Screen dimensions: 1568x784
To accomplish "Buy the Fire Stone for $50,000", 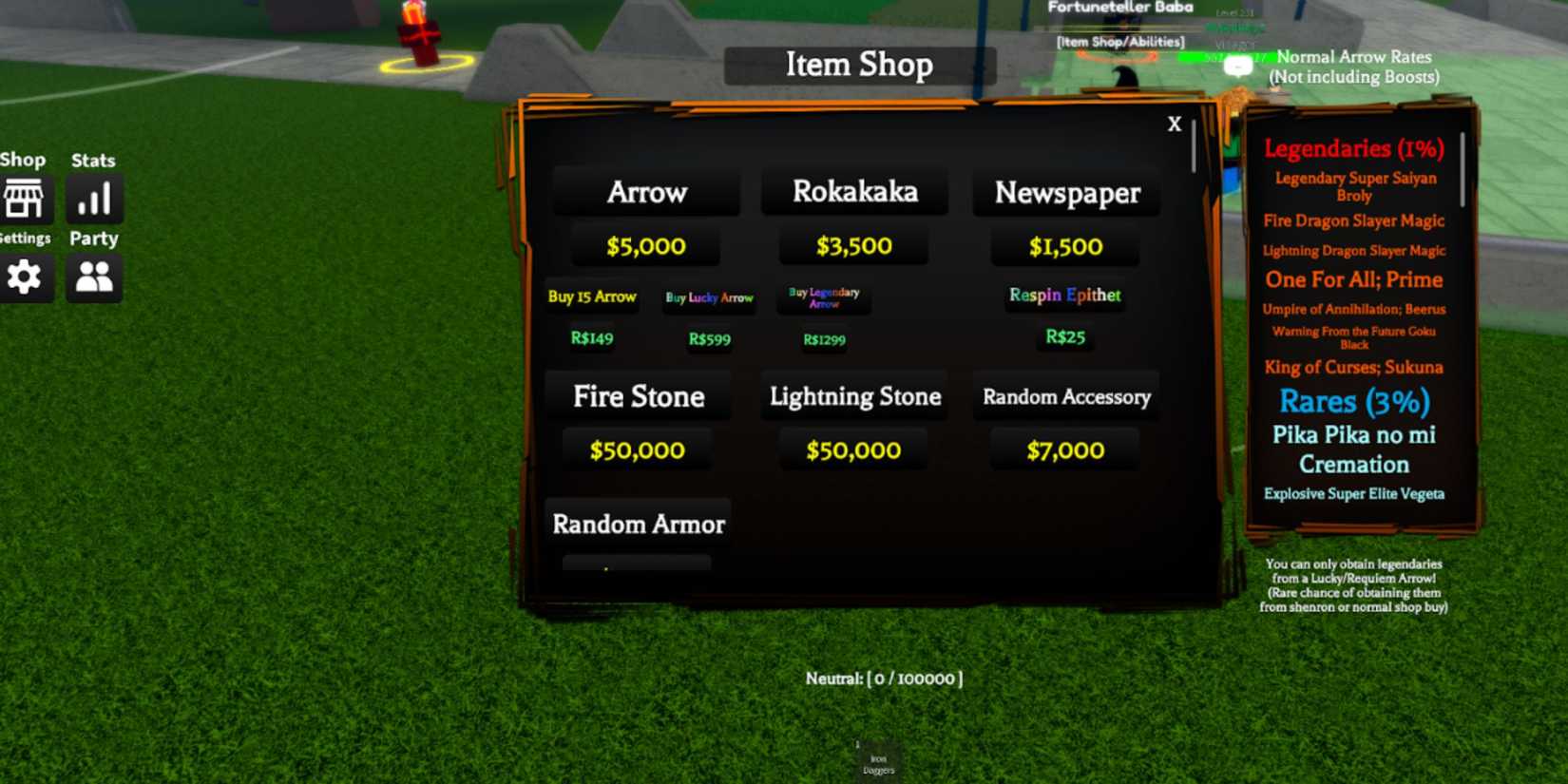I will click(x=637, y=449).
